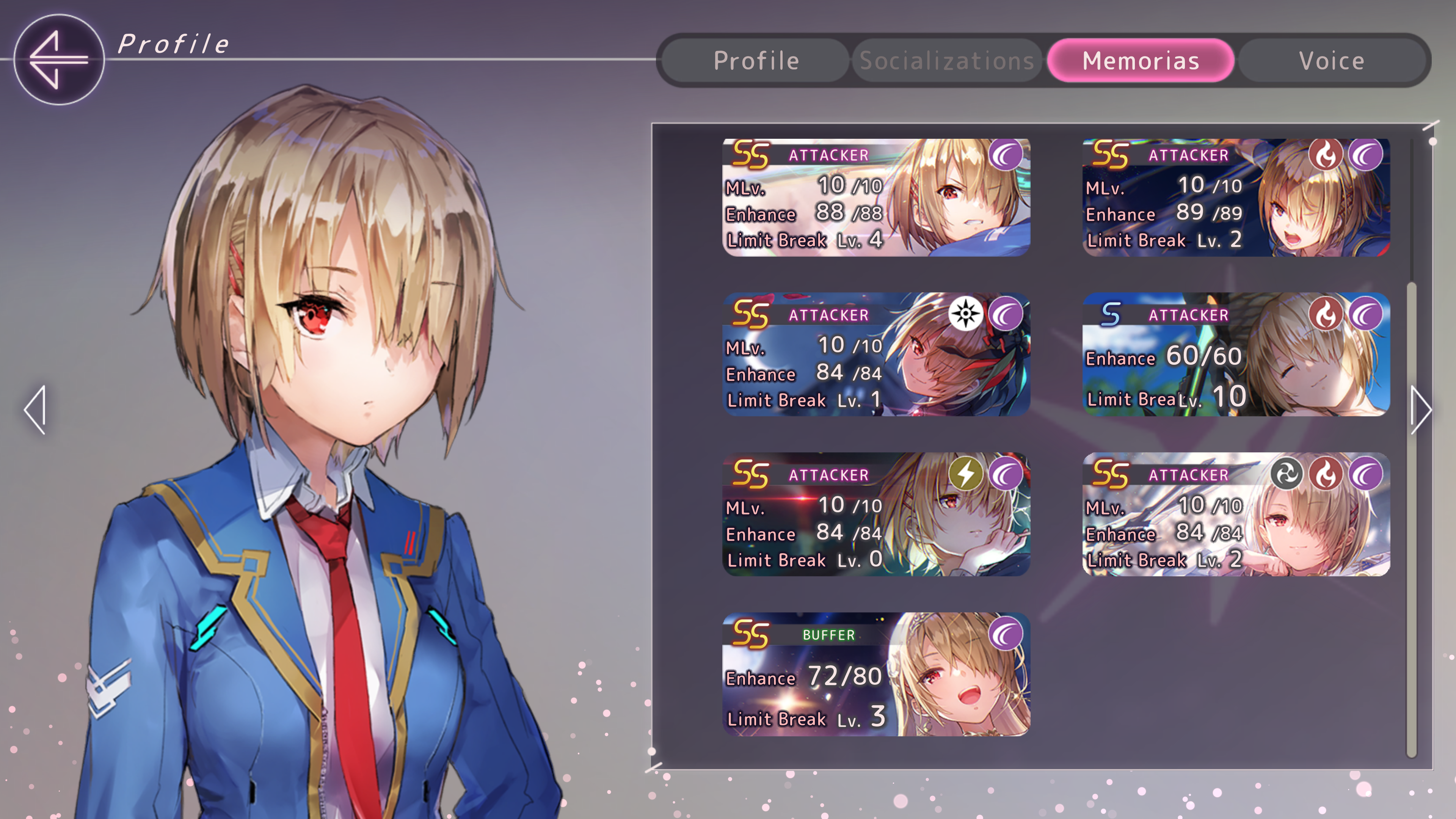Select the Enhance 88/88 attacker memoria
The width and height of the screenshot is (1456, 819).
[x=875, y=197]
